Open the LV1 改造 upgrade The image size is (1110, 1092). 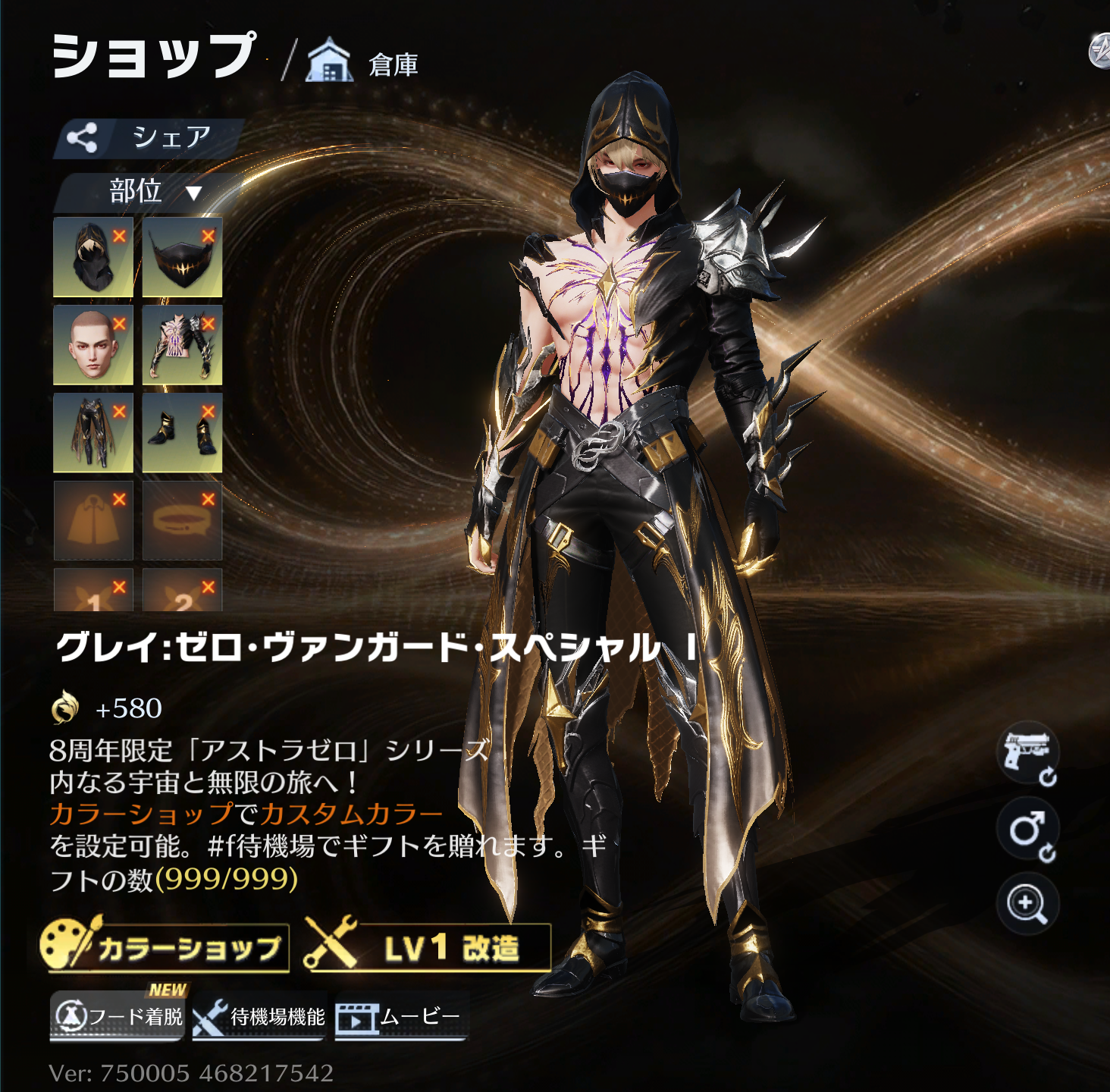[428, 947]
